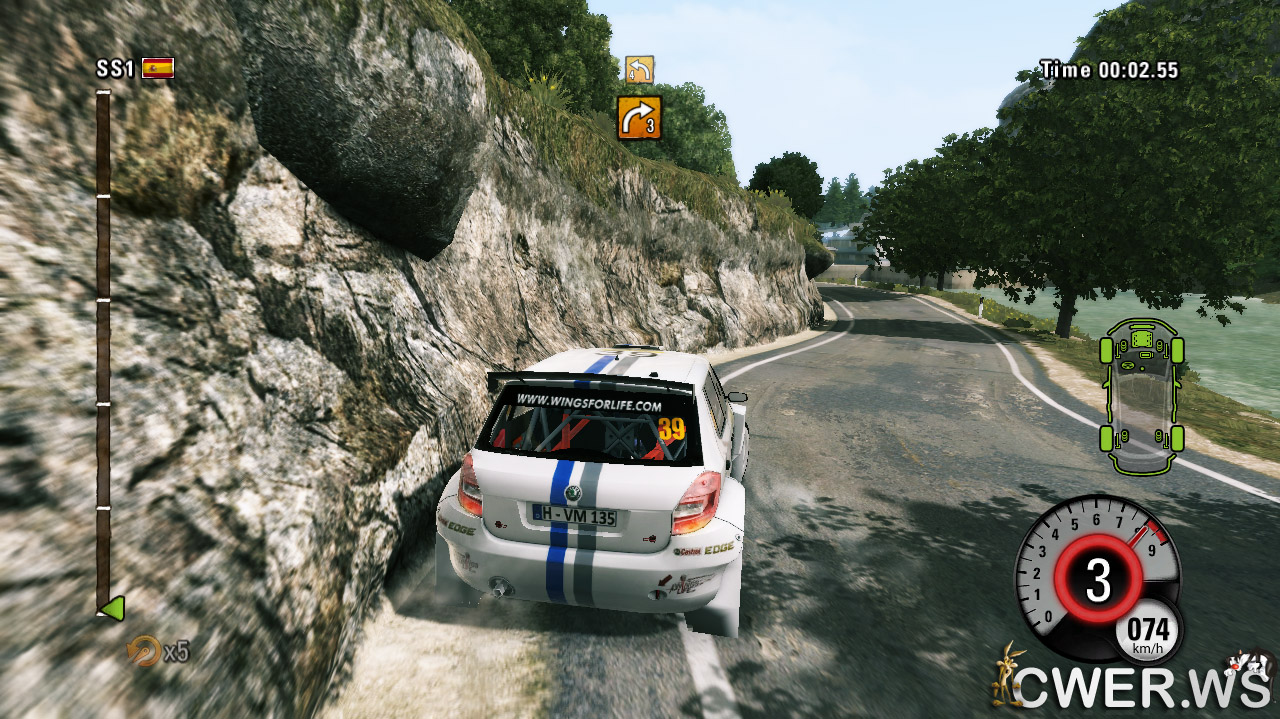
Task: Activate the rewind icon marked x5
Action: tap(145, 651)
